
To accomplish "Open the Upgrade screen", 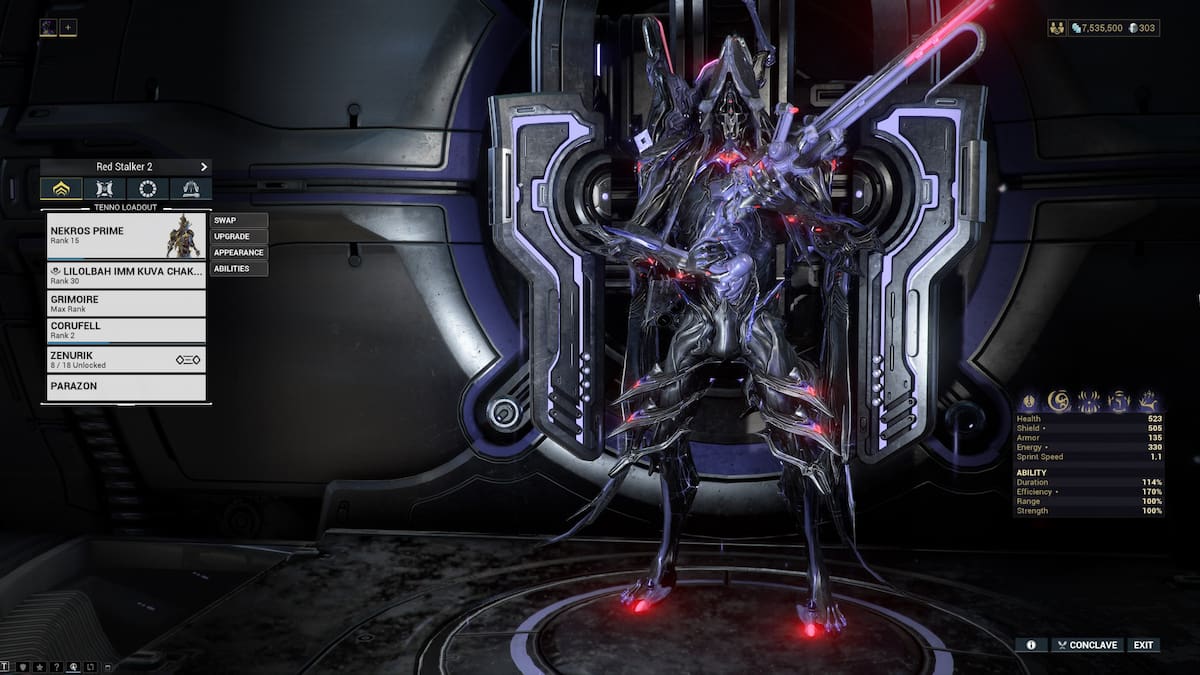I will click(x=239, y=236).
